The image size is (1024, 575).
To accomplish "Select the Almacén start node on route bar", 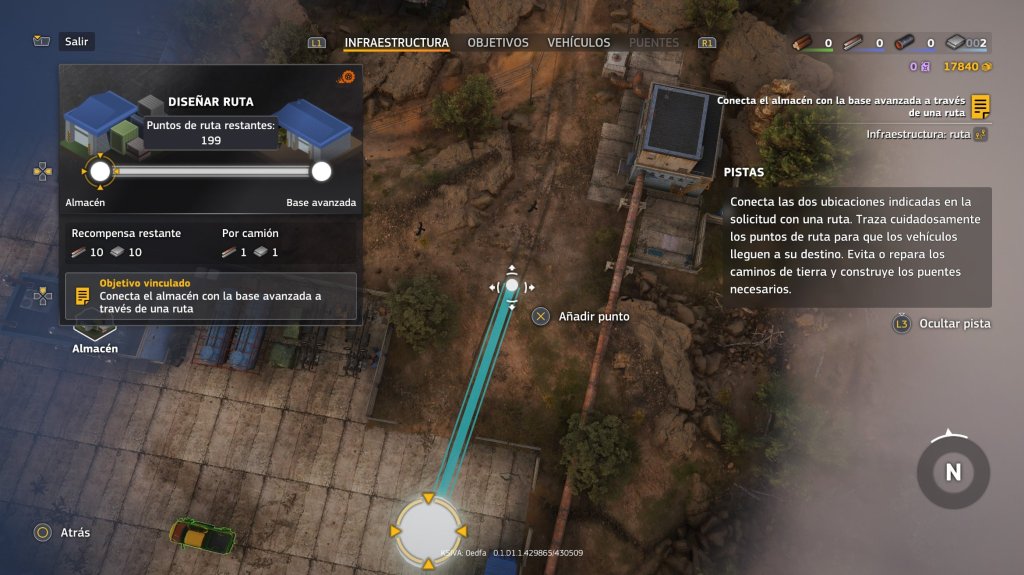I will [x=100, y=172].
